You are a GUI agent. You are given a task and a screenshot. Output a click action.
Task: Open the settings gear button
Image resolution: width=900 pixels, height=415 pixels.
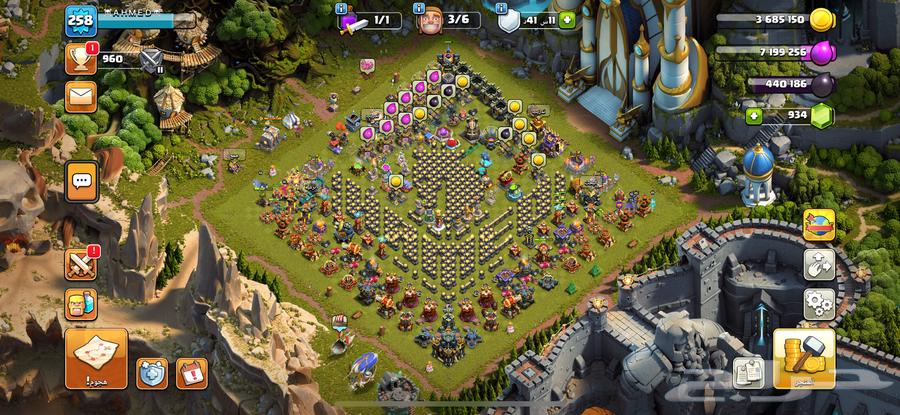click(820, 302)
